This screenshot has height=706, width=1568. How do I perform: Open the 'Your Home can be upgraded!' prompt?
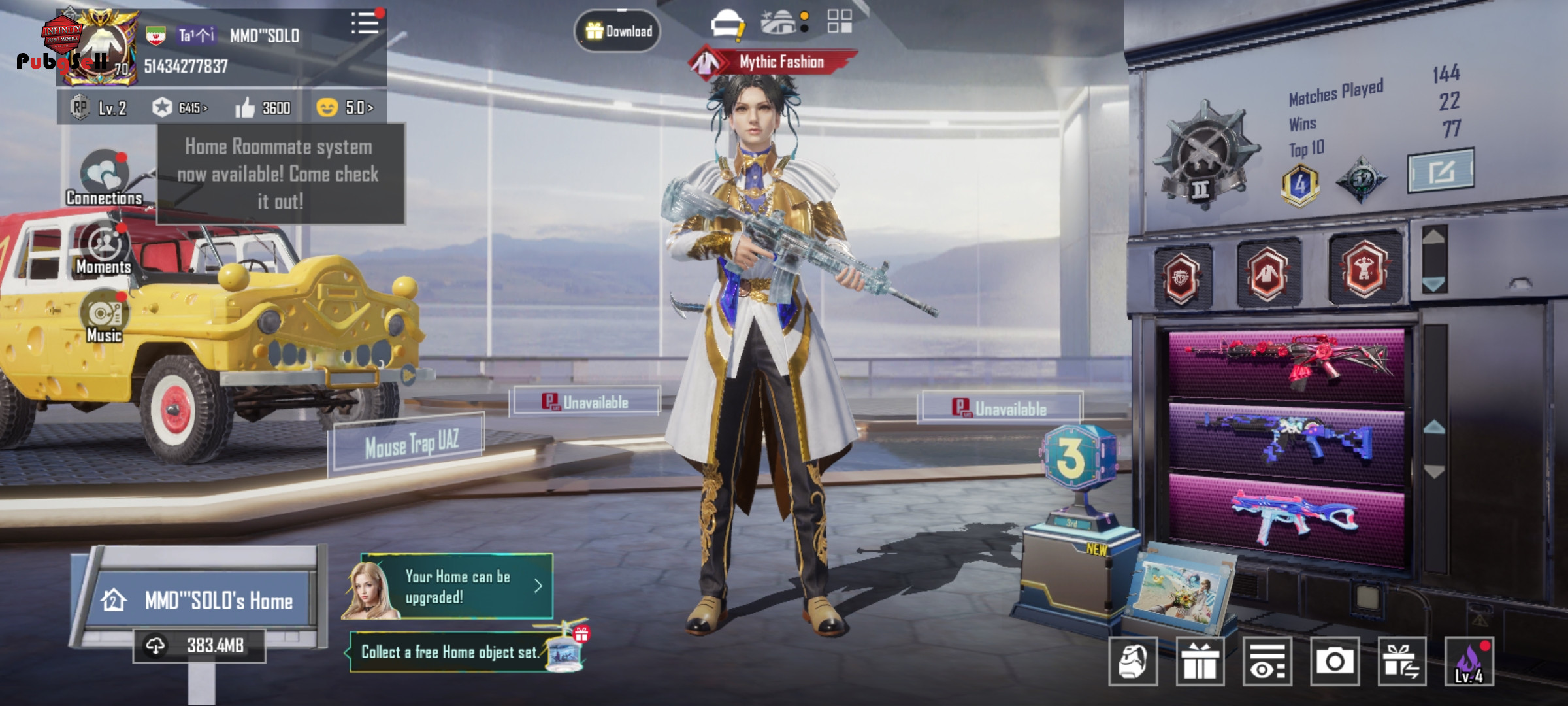click(x=457, y=586)
